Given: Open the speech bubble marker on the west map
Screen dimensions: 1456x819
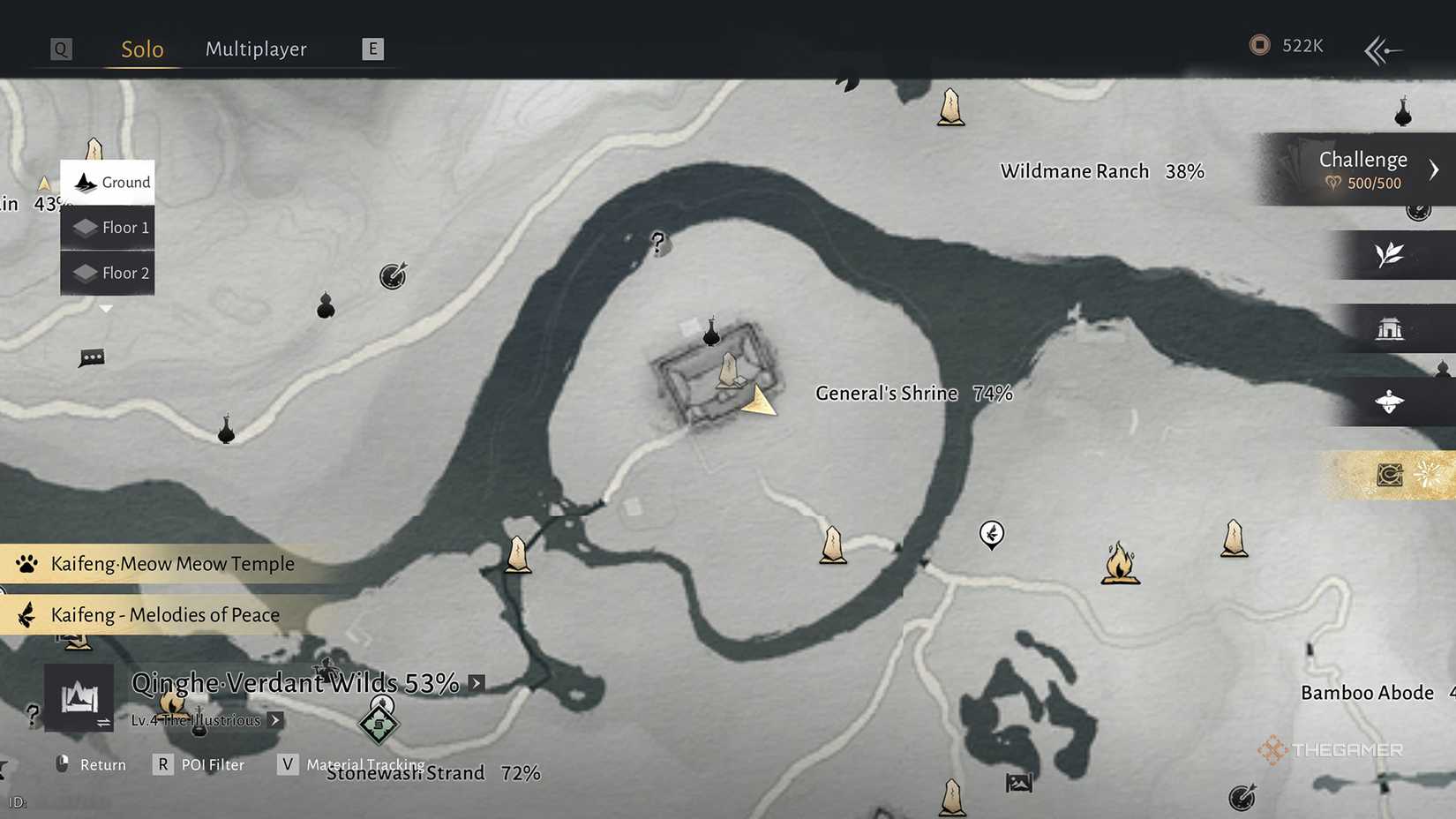Looking at the screenshot, I should pyautogui.click(x=90, y=357).
